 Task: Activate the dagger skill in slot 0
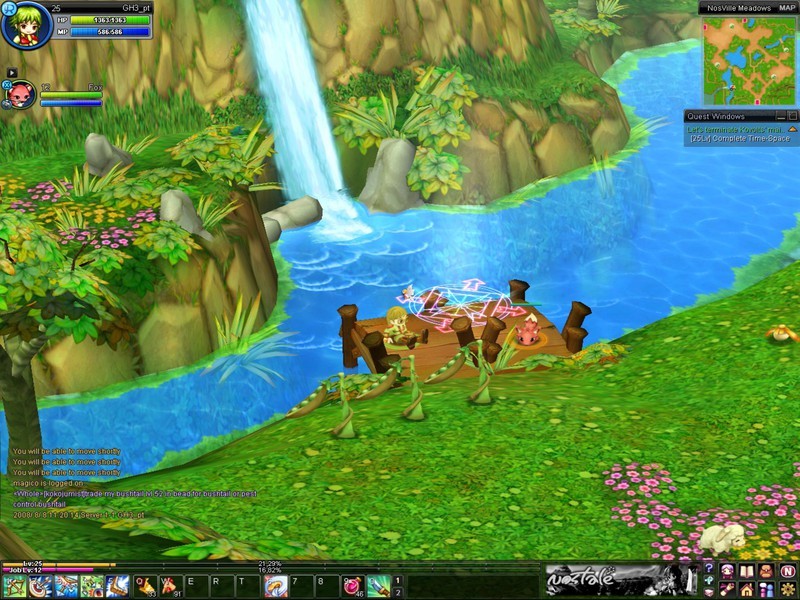click(x=378, y=587)
